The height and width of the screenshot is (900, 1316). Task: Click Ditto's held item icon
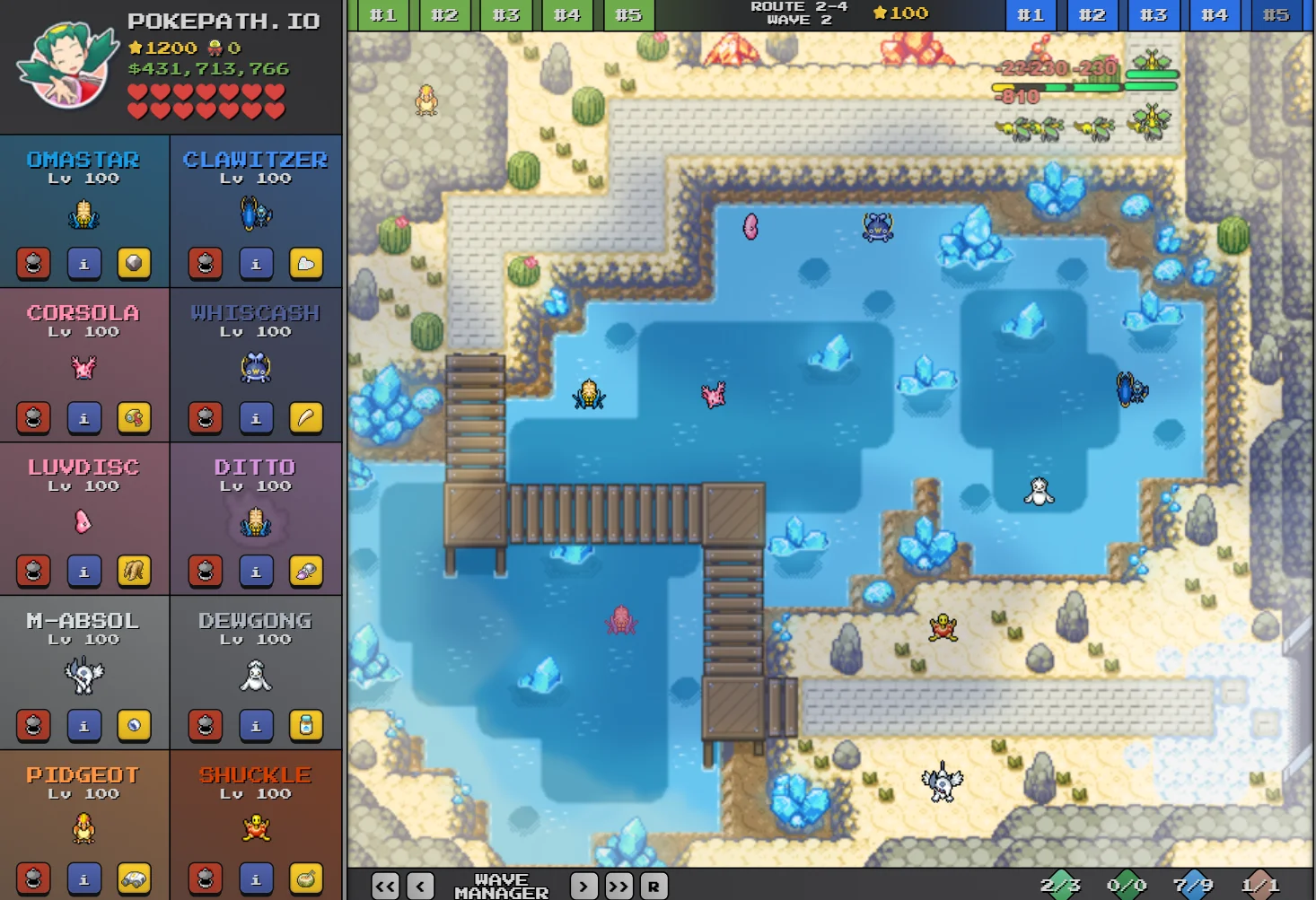click(x=306, y=571)
